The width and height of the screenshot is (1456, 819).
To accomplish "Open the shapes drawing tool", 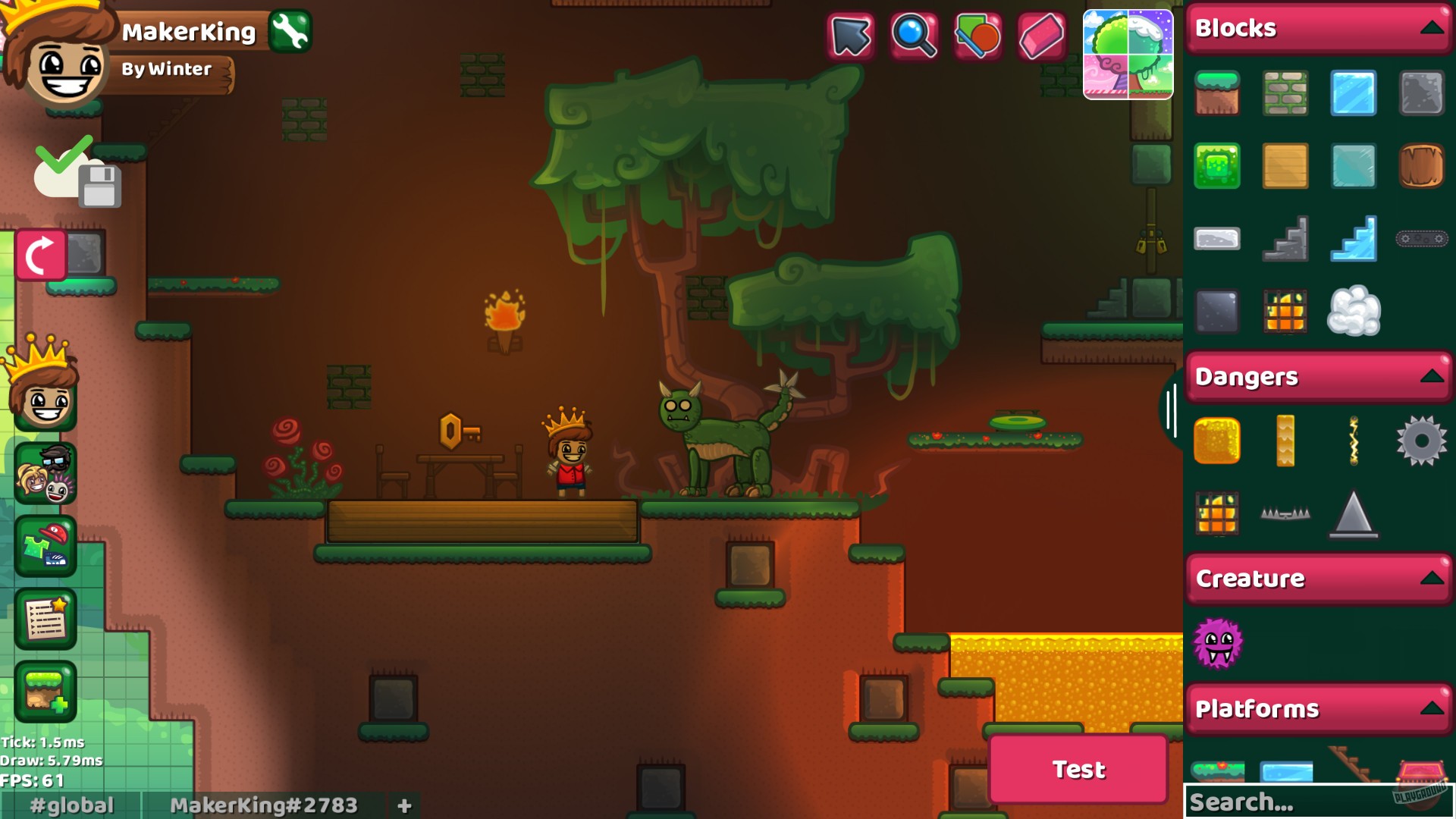I will tap(978, 33).
